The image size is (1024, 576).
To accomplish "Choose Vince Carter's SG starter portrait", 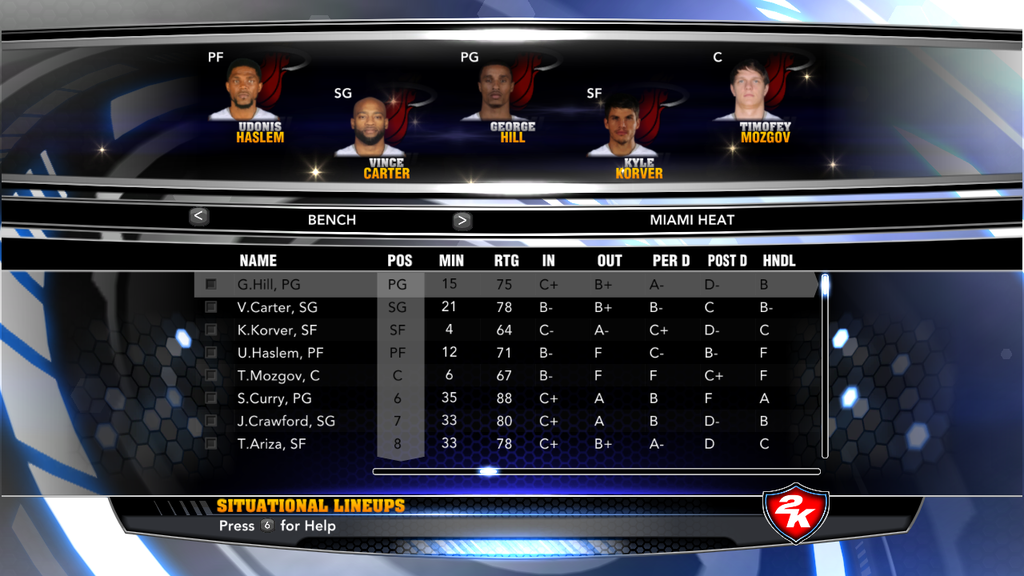I will (370, 127).
